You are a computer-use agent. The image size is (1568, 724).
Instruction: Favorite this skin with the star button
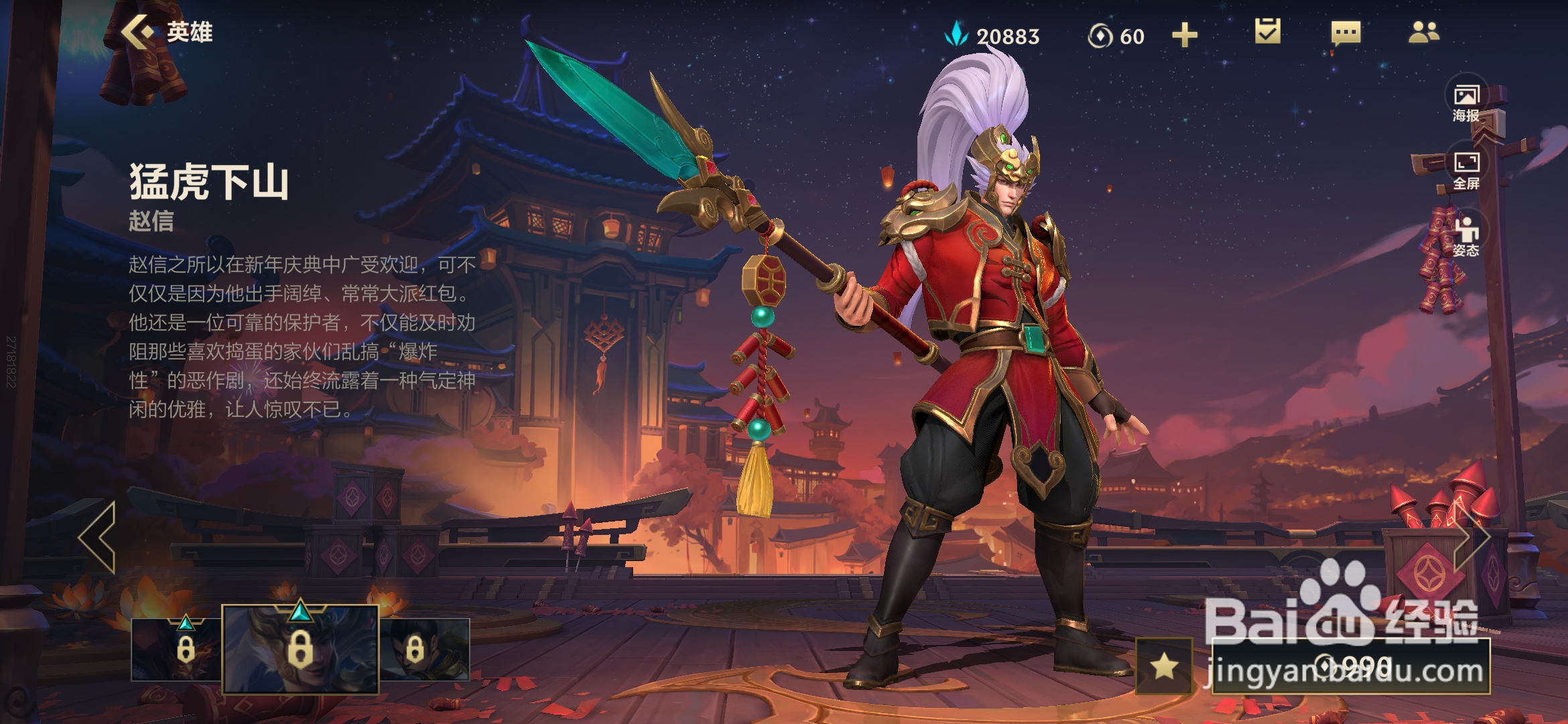point(1165,666)
